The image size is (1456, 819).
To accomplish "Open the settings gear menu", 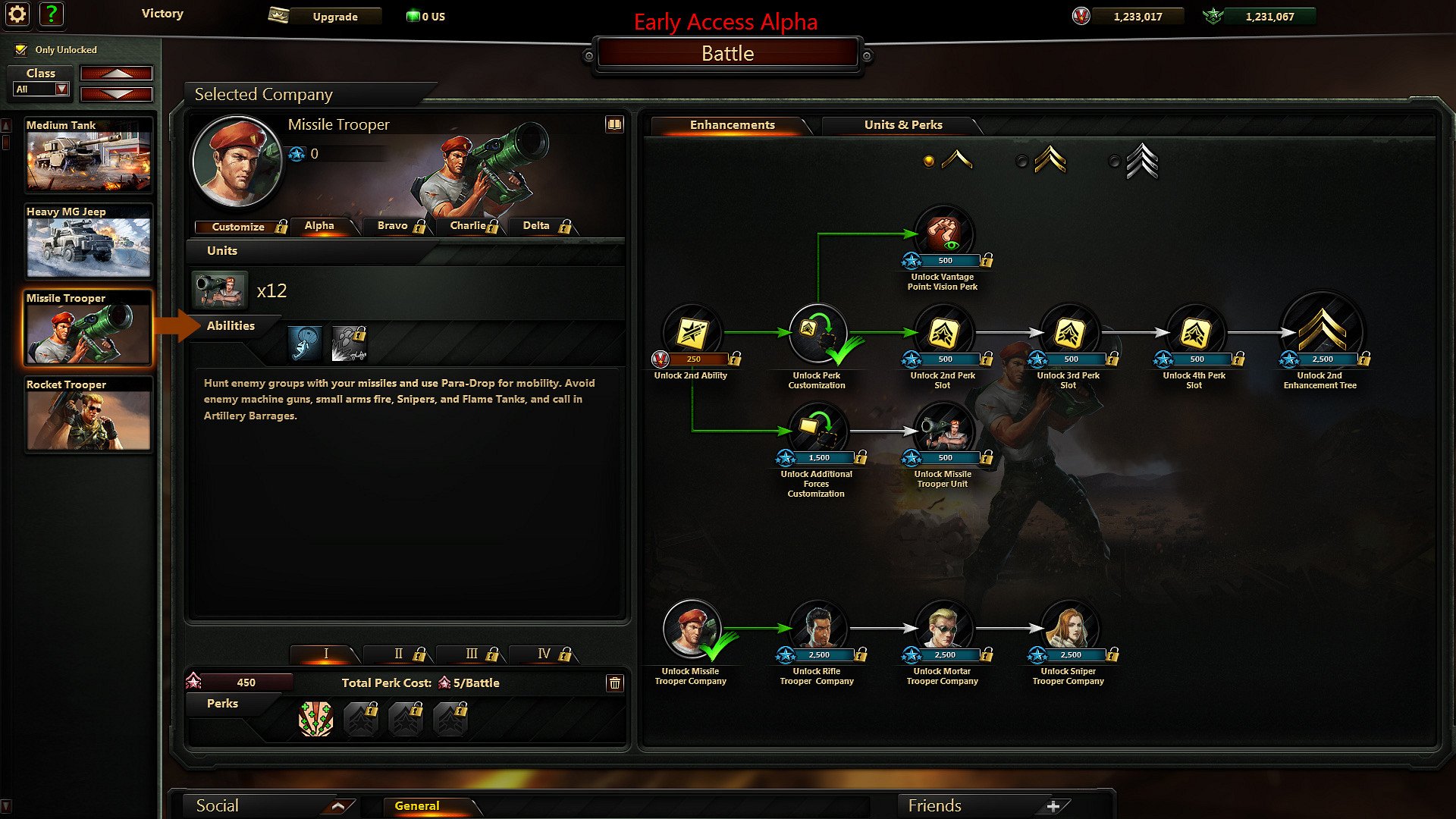I will coord(17,14).
